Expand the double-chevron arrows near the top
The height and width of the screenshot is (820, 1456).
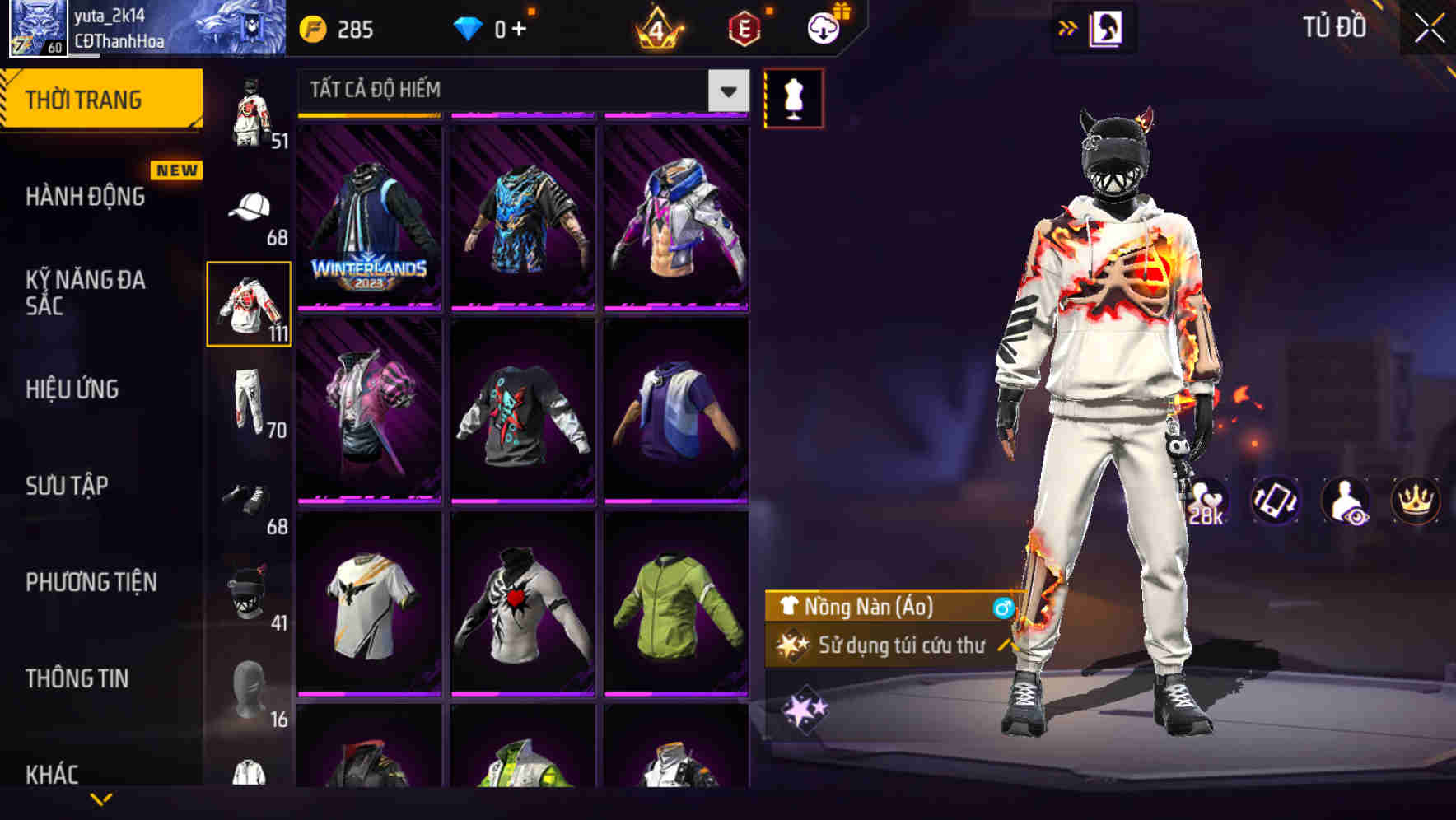coord(1066,27)
